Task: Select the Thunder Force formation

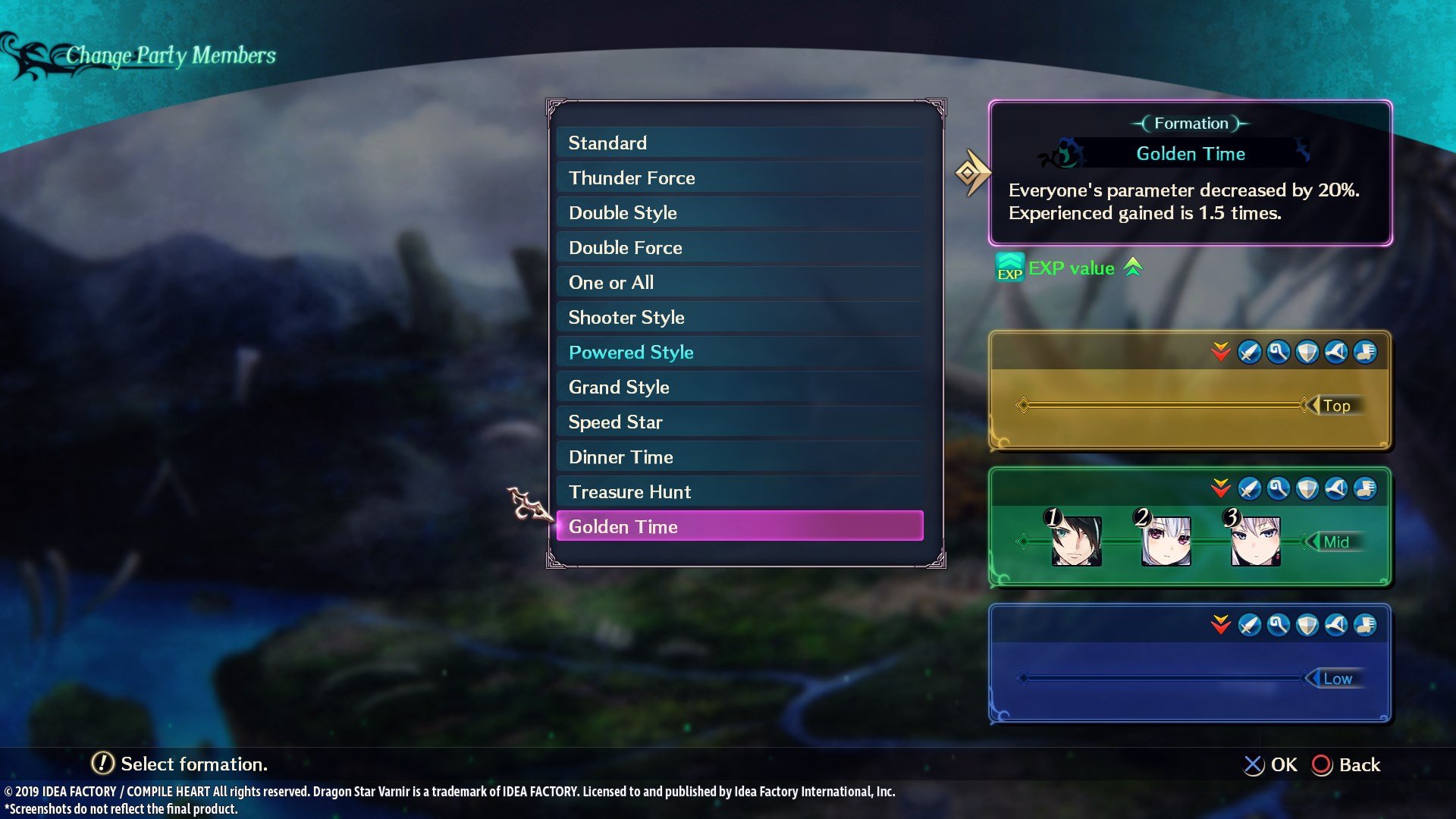Action: [632, 177]
